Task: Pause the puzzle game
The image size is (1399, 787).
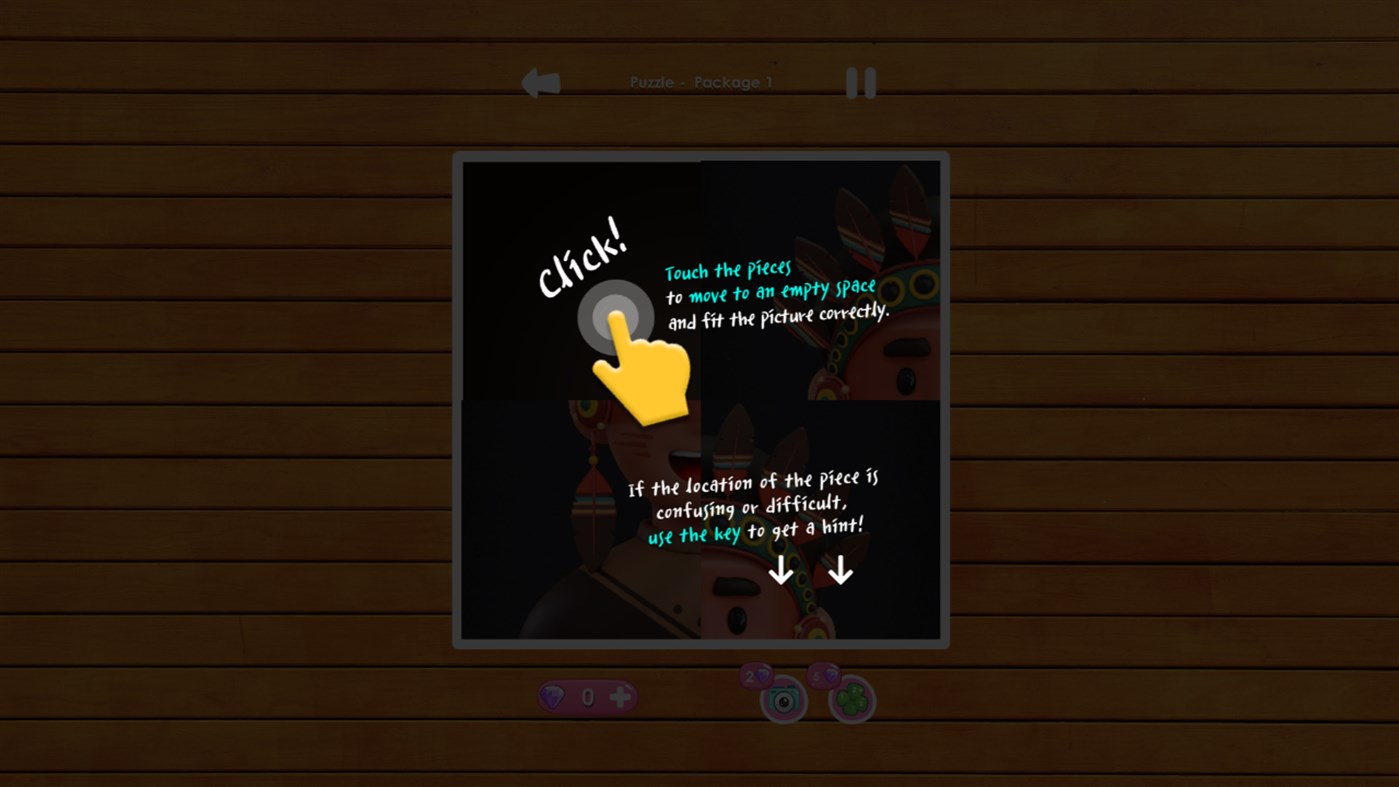Action: coord(862,83)
